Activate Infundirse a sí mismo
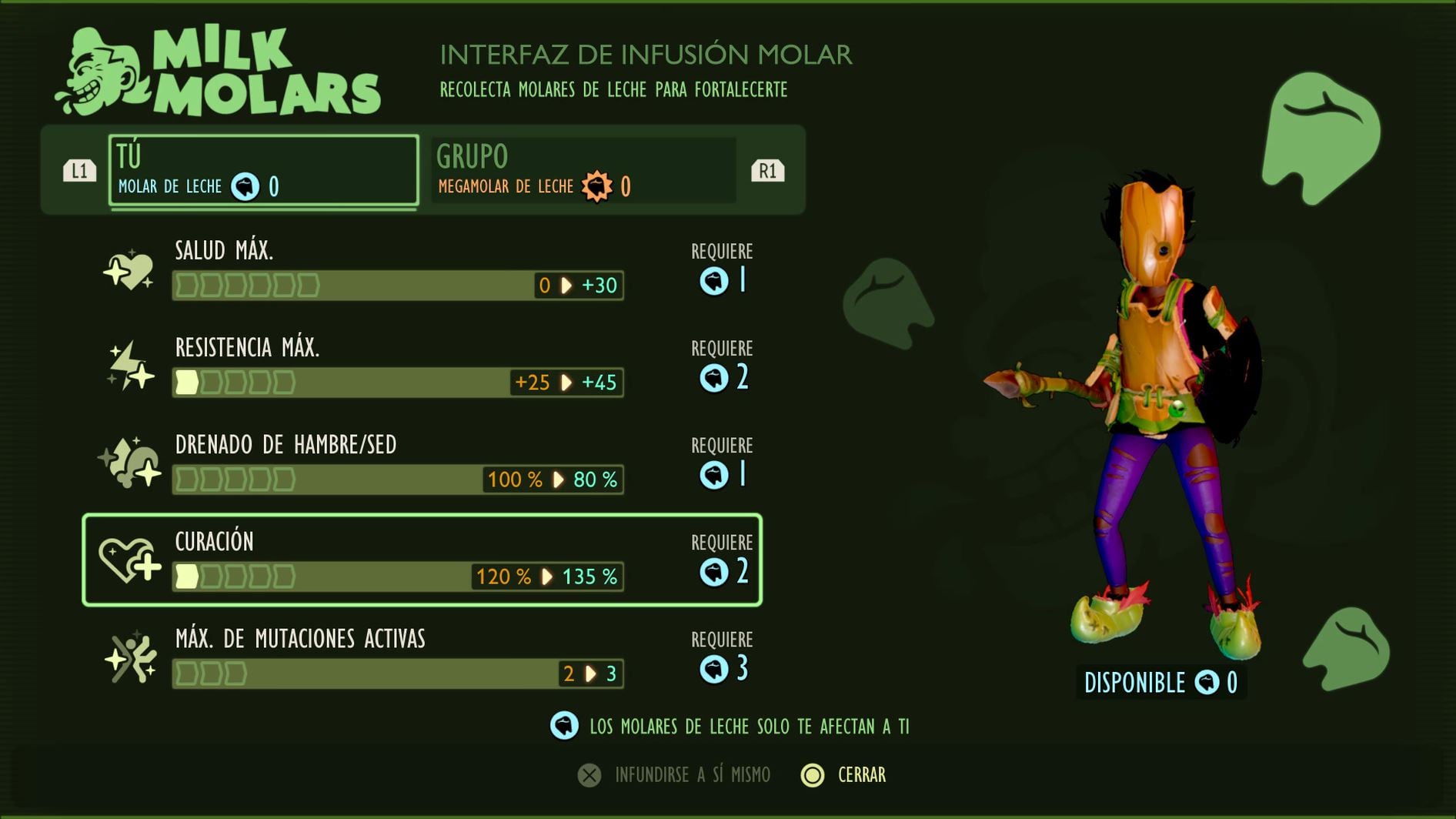The height and width of the screenshot is (819, 1456). 675,775
